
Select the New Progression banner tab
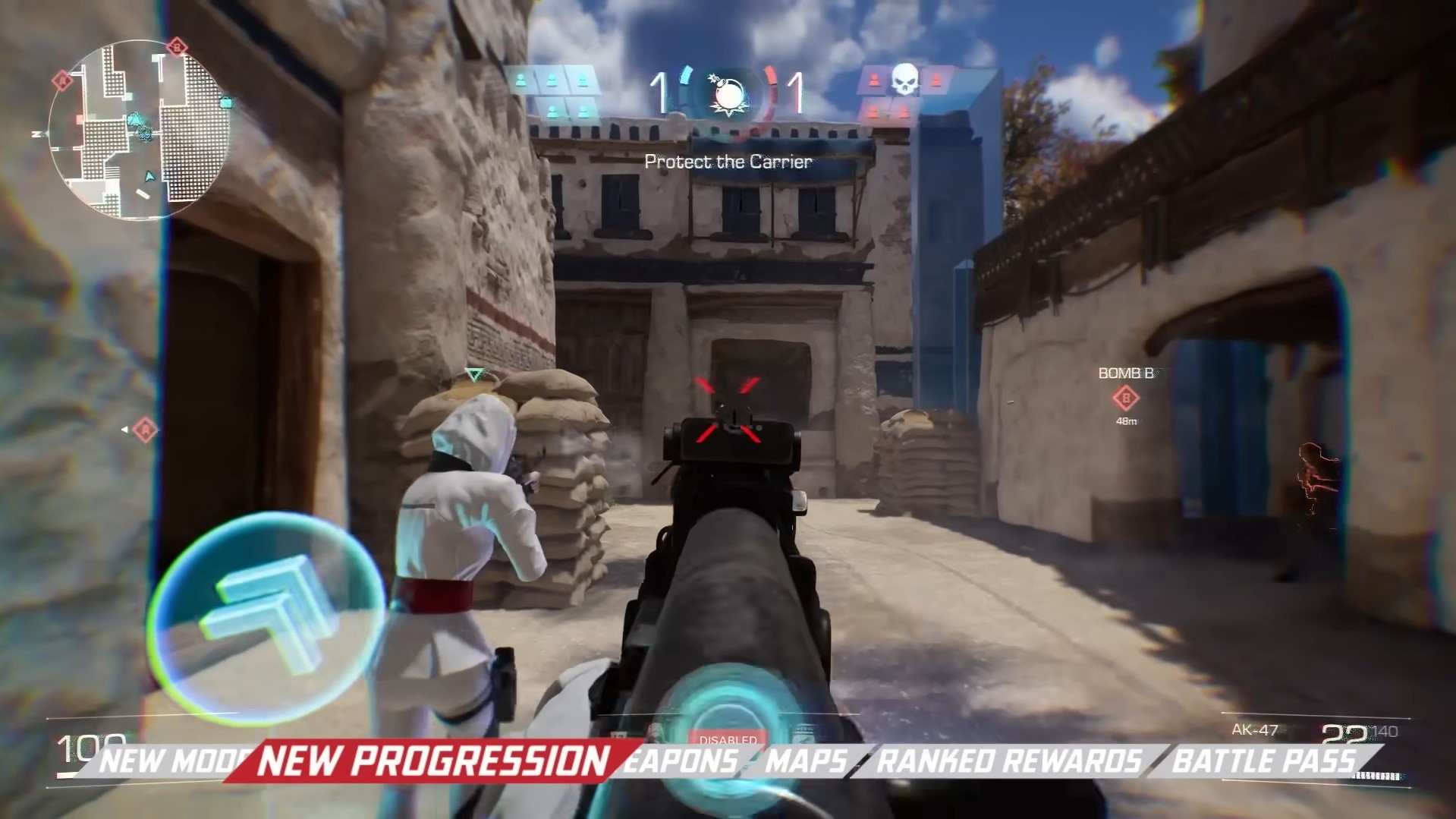pos(433,761)
